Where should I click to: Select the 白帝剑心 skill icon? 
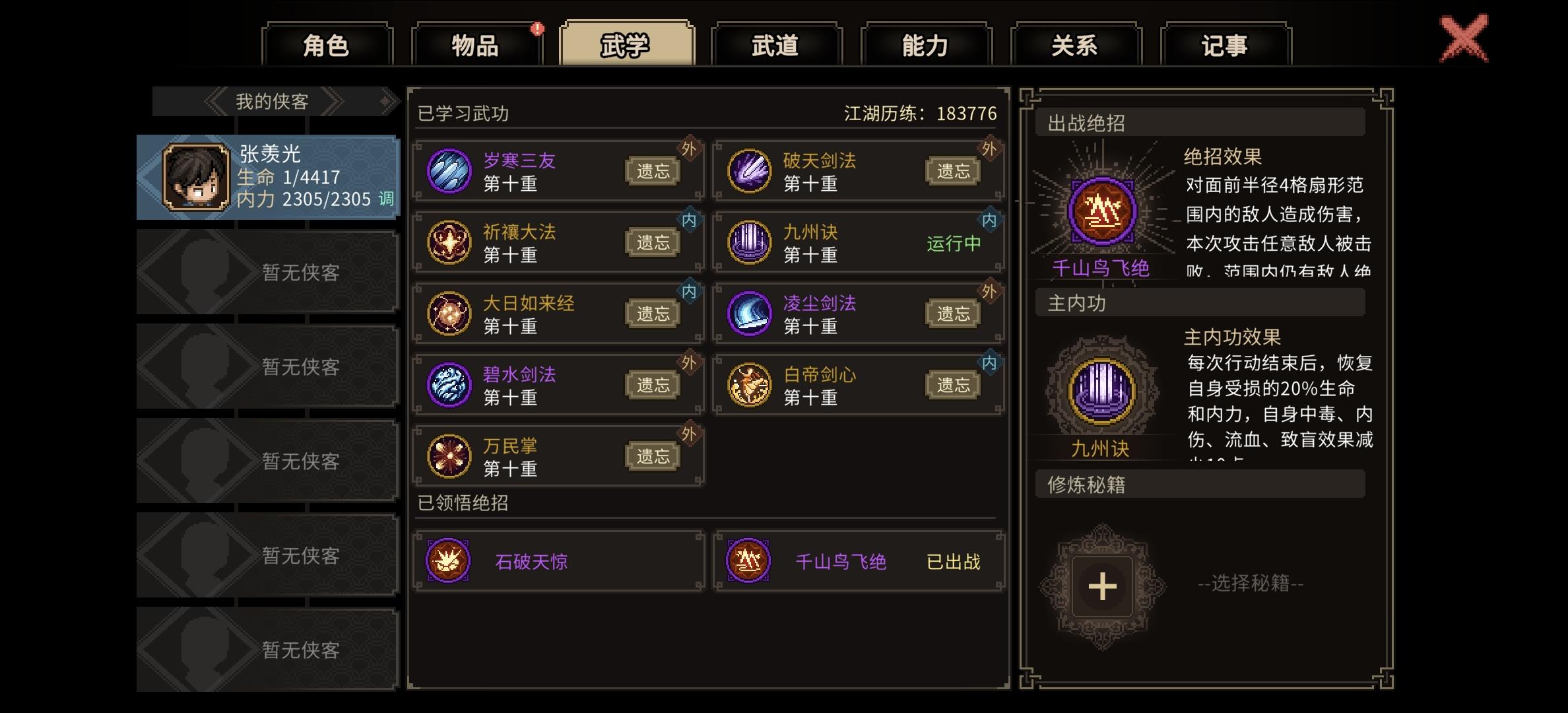(749, 384)
